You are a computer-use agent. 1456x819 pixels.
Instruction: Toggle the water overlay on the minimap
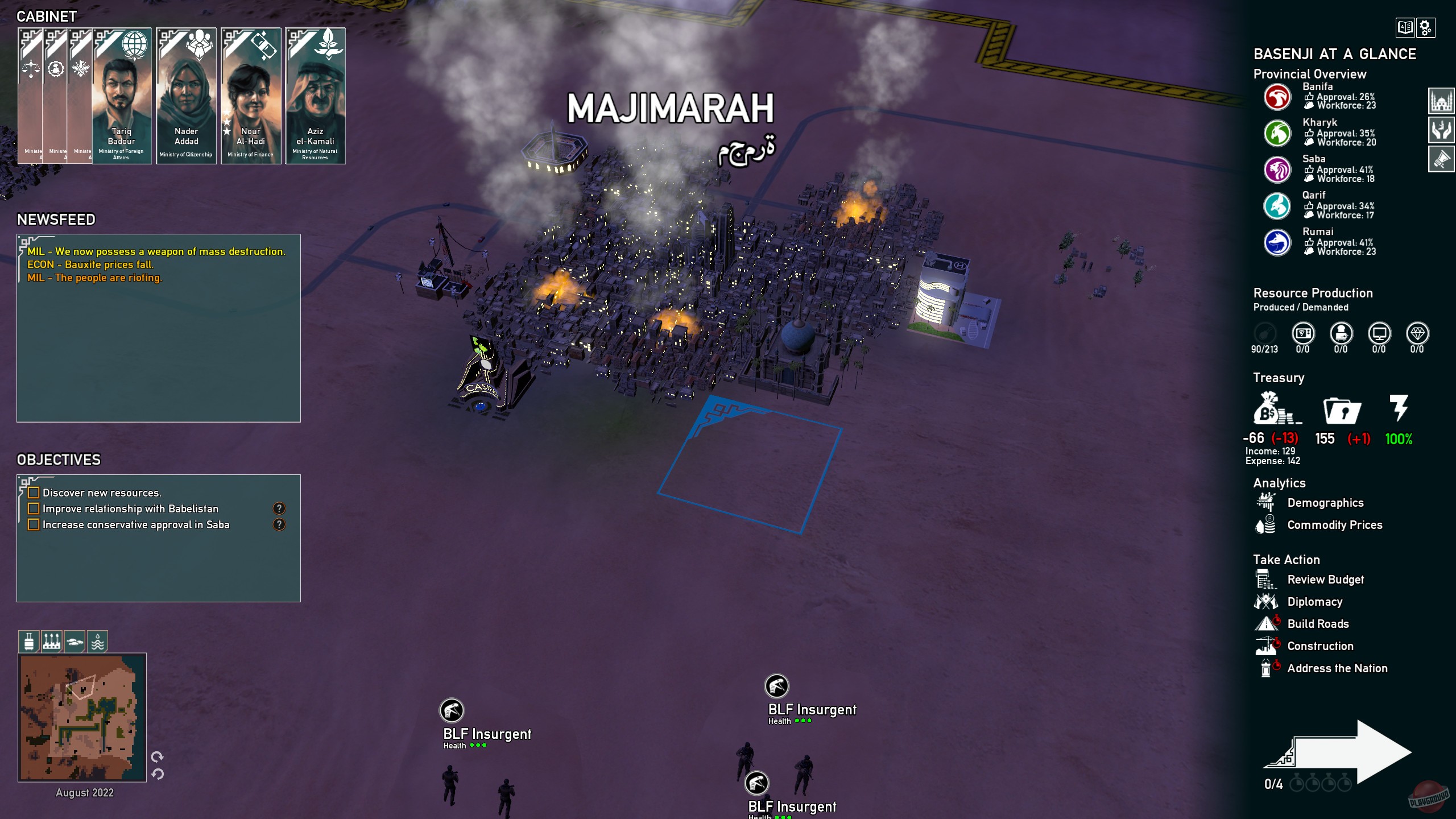click(x=99, y=641)
